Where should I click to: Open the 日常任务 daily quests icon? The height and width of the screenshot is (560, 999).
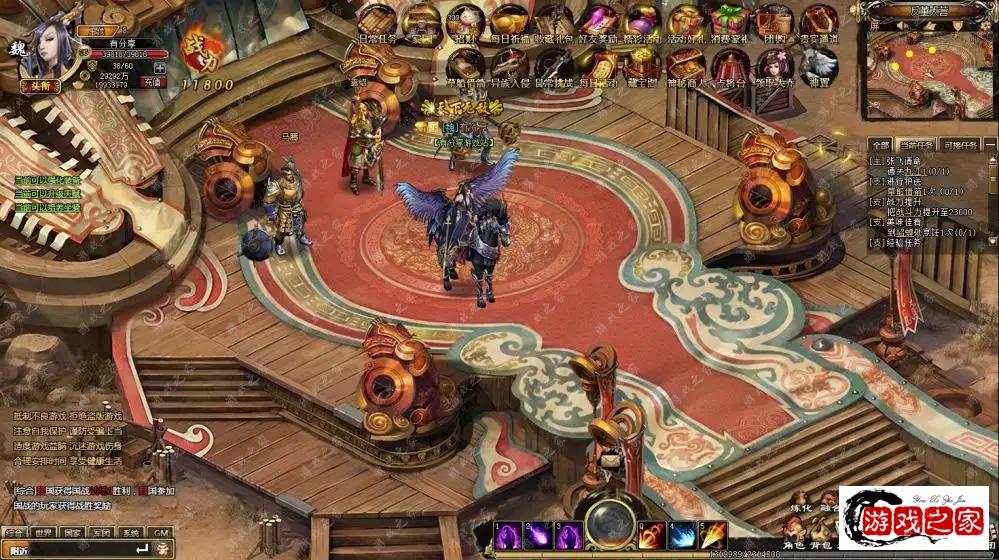coord(377,20)
